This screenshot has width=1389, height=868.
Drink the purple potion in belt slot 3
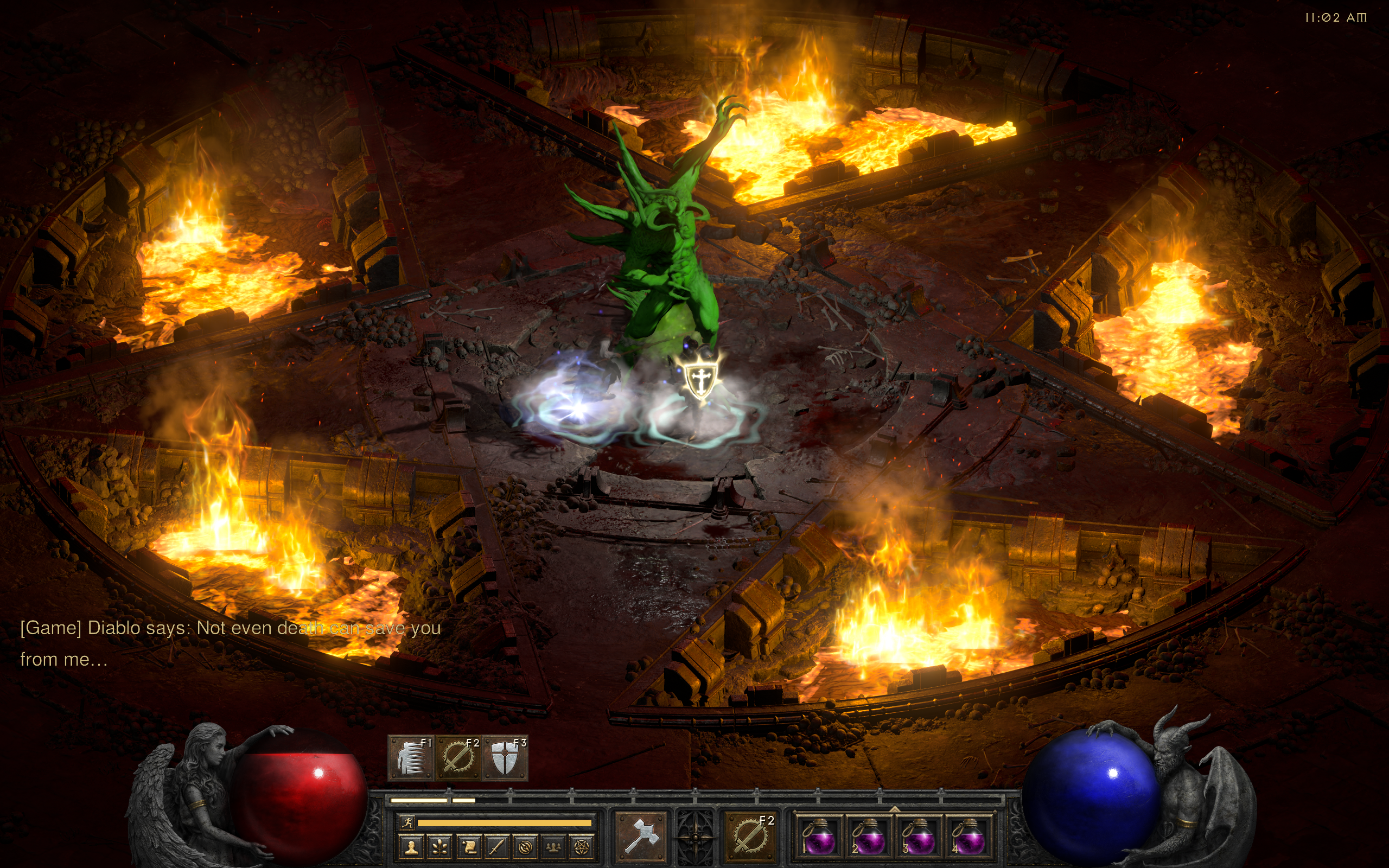click(918, 837)
